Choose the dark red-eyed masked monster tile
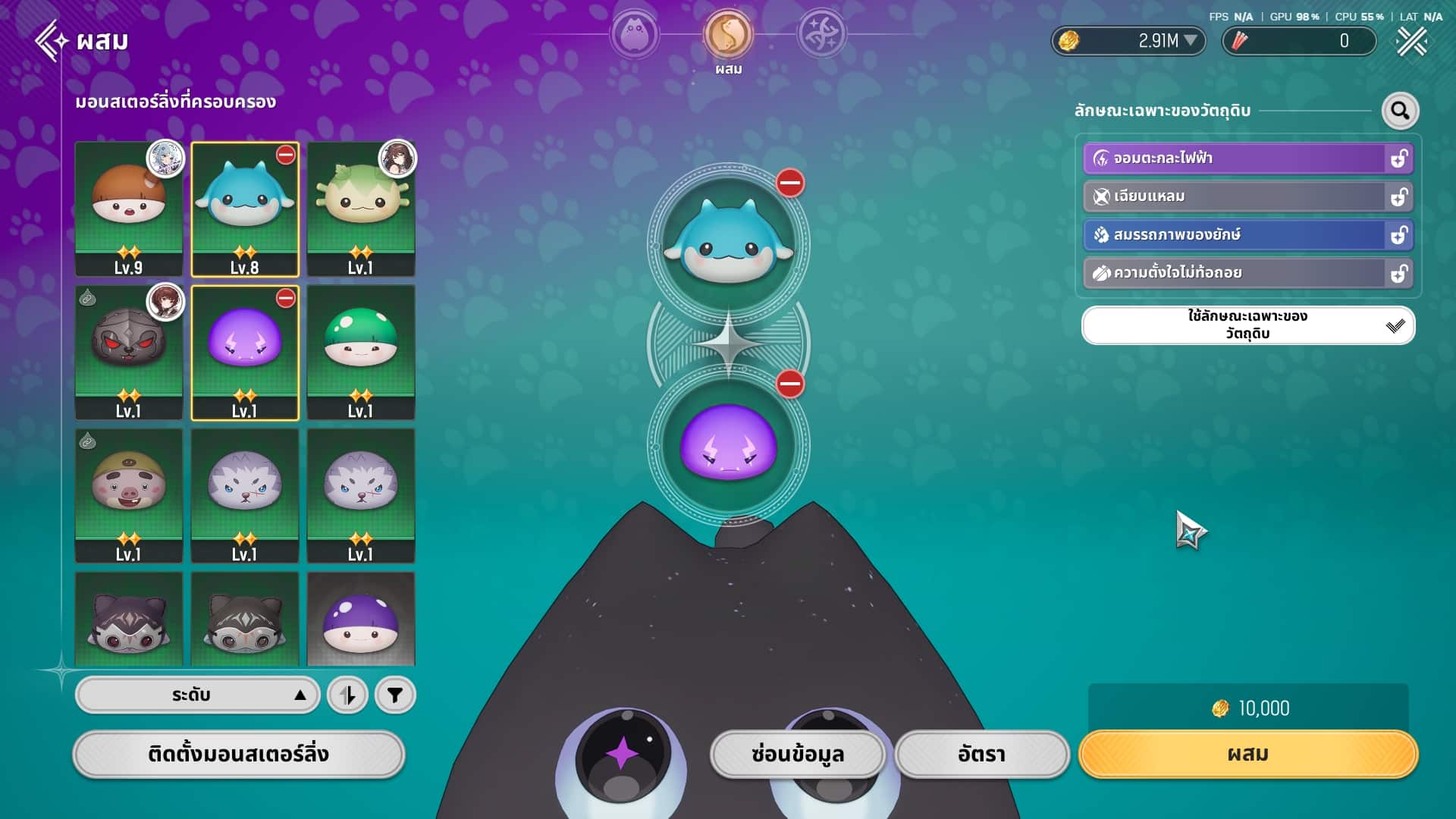 (x=128, y=352)
